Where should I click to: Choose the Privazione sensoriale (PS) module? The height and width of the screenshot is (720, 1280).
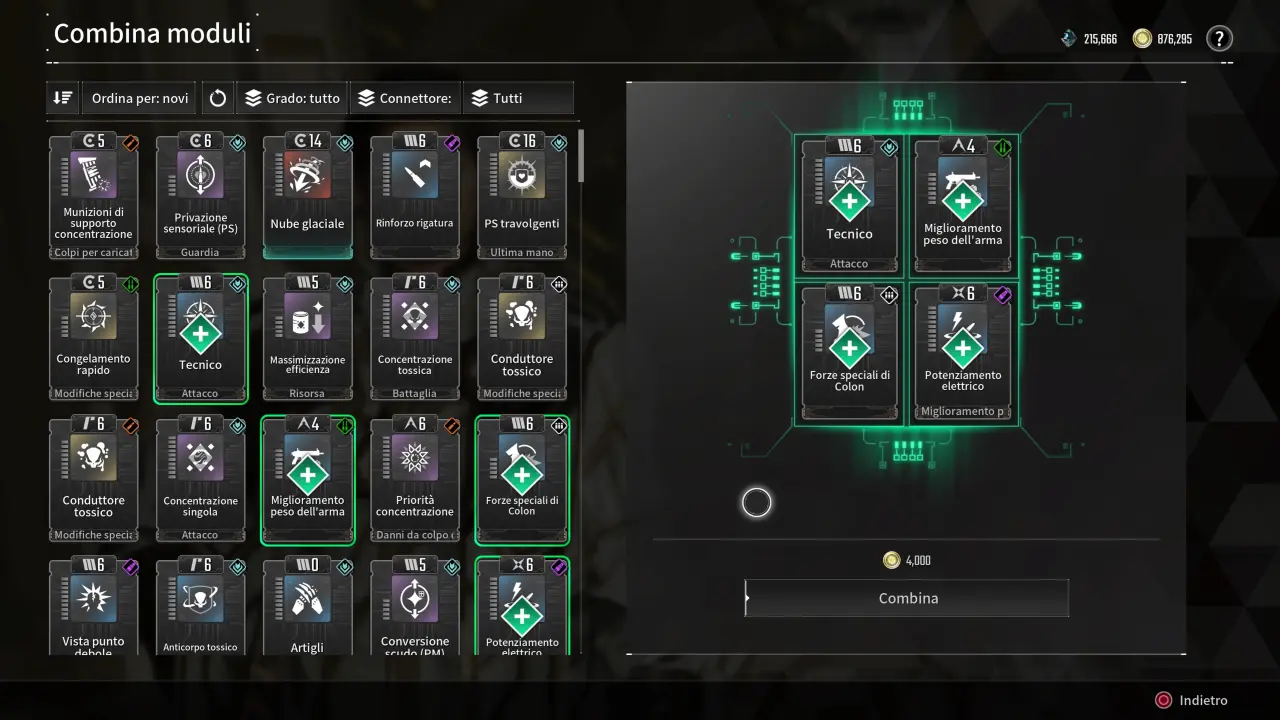200,197
